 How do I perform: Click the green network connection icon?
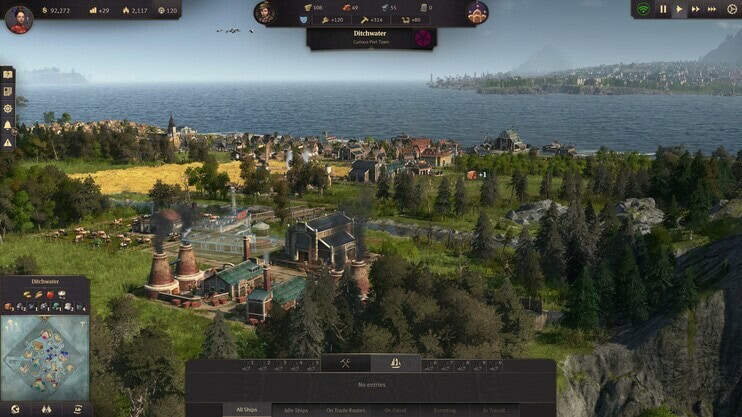click(643, 9)
